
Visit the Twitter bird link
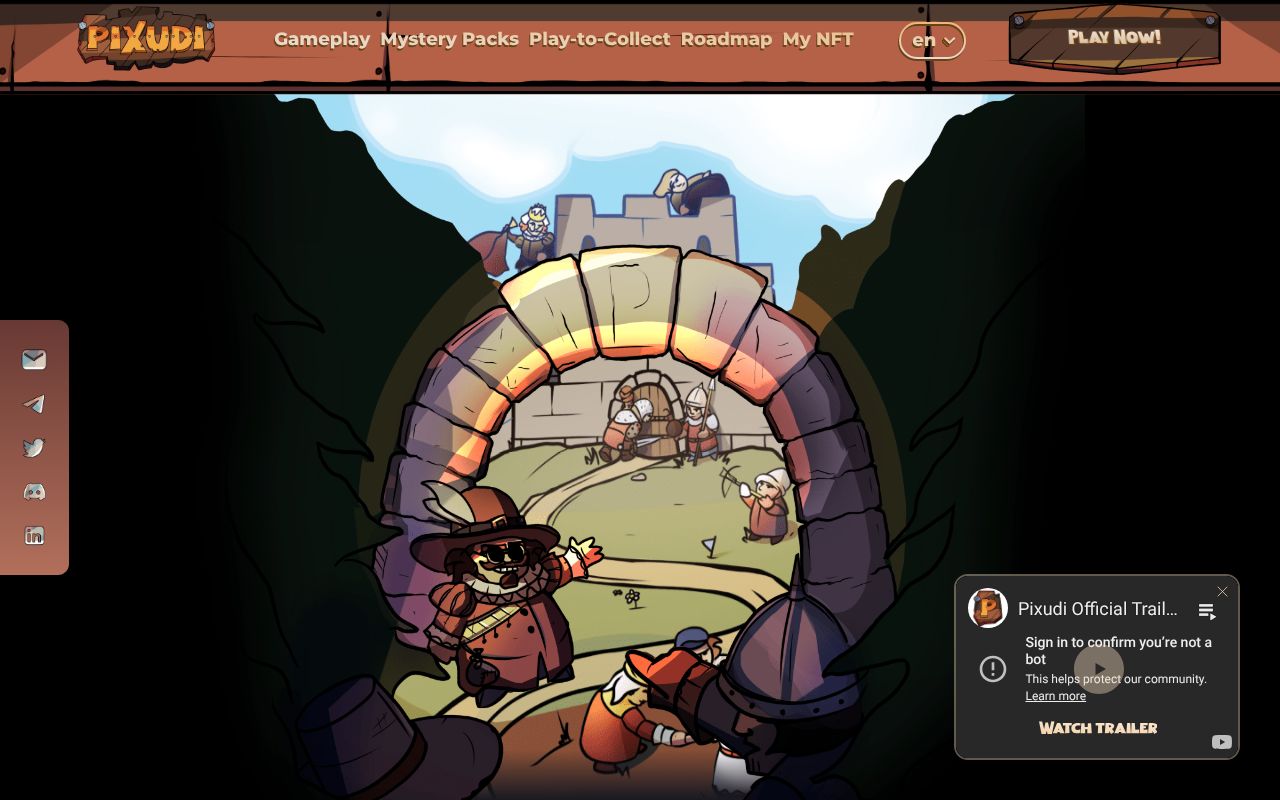(x=34, y=448)
